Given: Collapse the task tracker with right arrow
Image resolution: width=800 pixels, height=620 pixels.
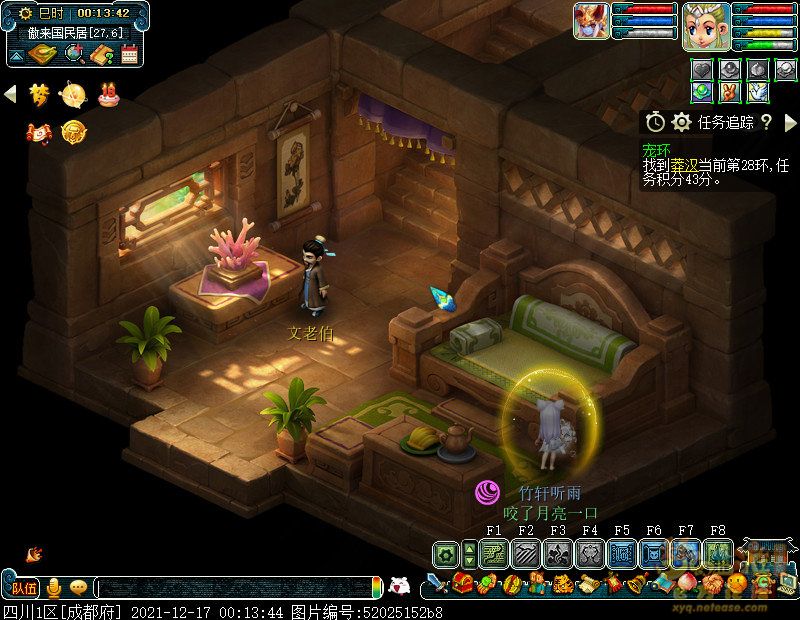Looking at the screenshot, I should (791, 122).
